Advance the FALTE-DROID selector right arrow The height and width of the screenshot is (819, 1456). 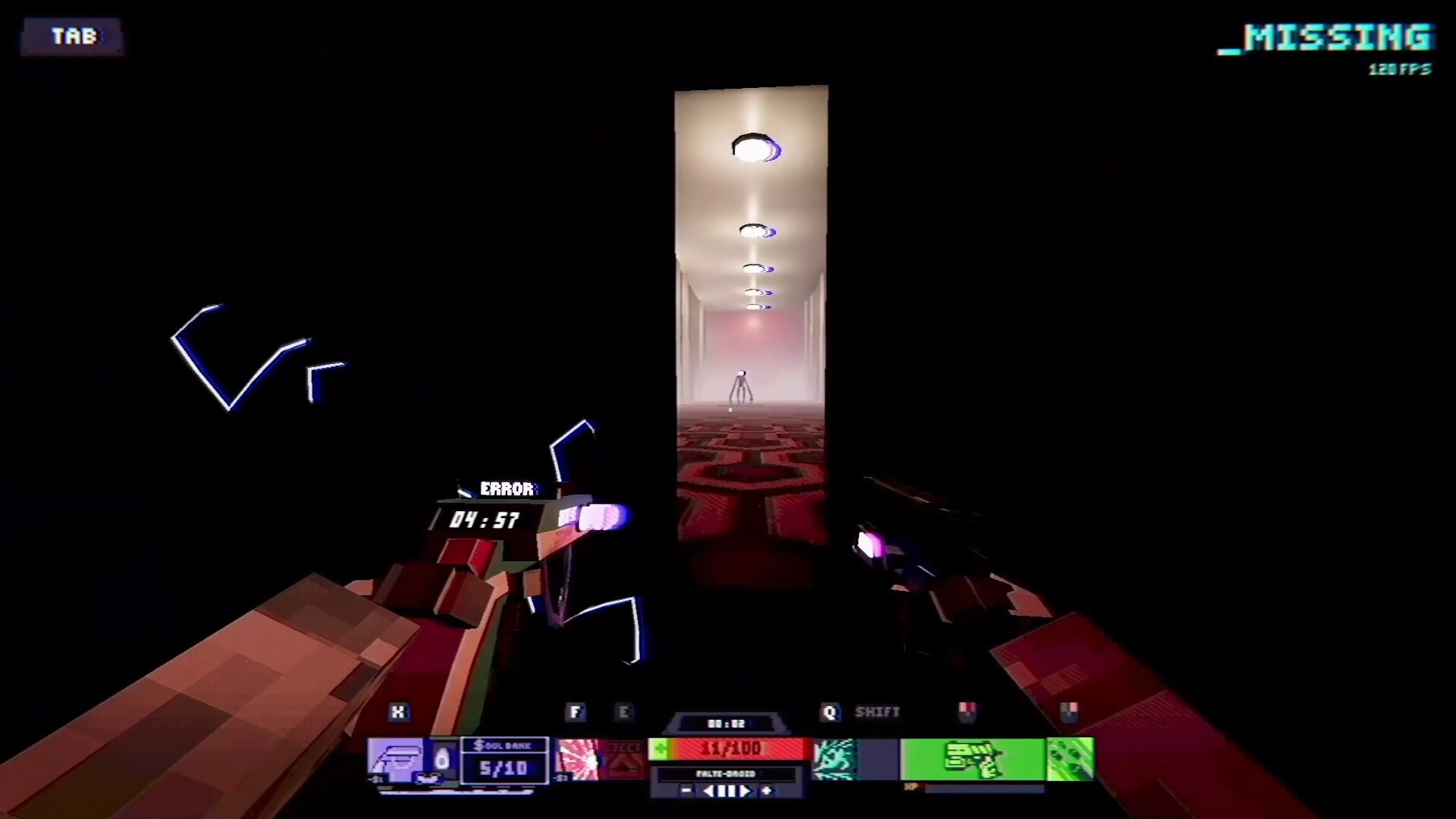coord(747,791)
